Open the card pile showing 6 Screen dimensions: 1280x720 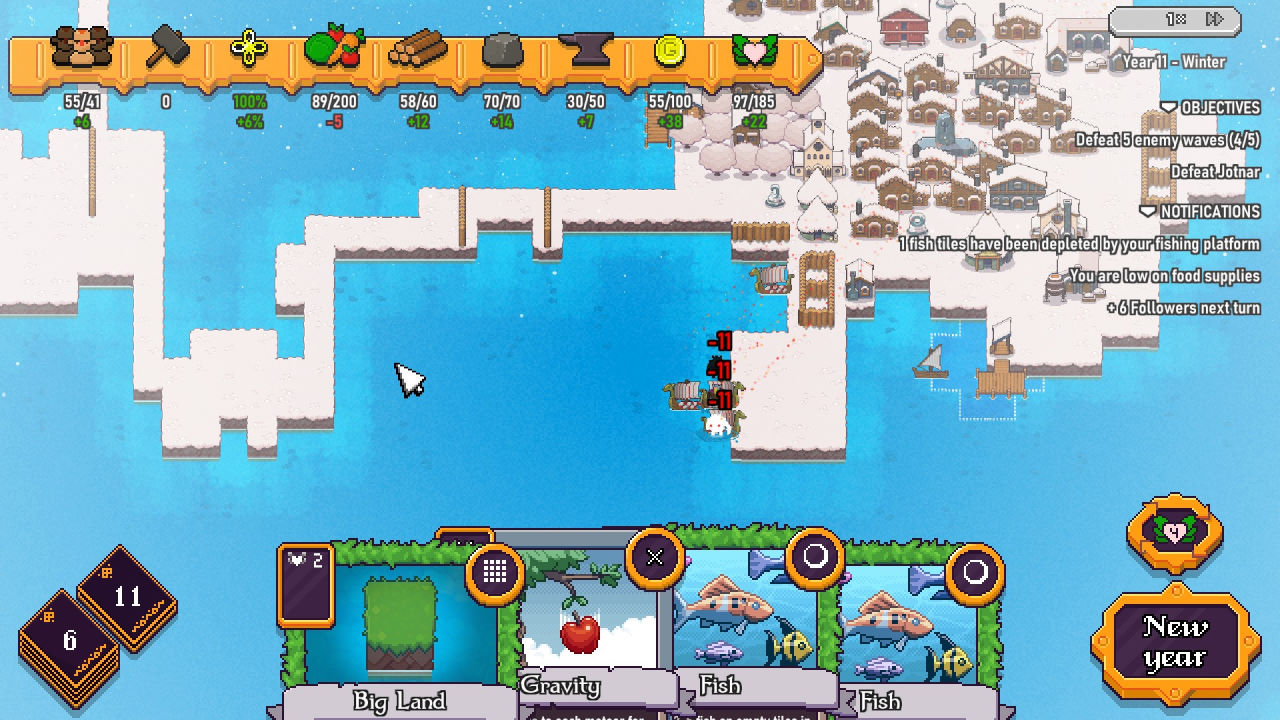pos(69,641)
